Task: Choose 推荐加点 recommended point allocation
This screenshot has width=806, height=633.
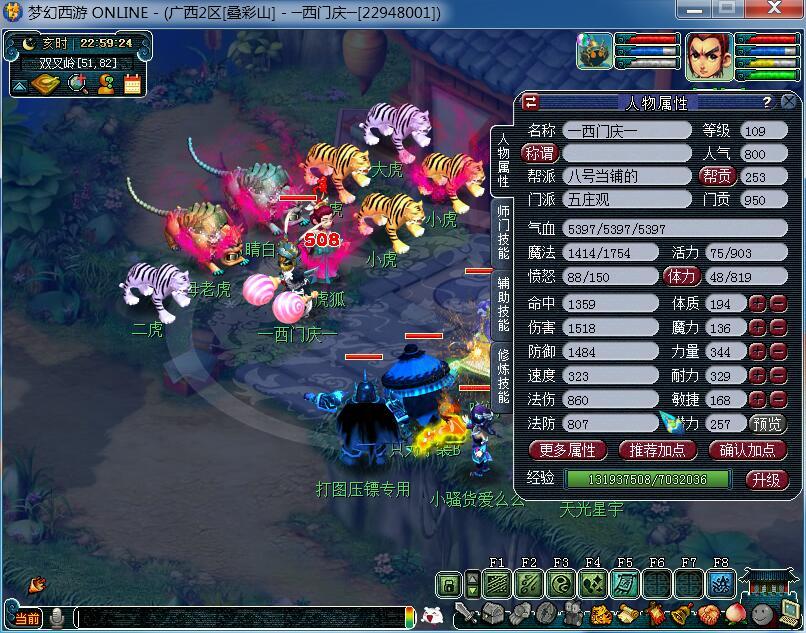Action: pos(658,450)
